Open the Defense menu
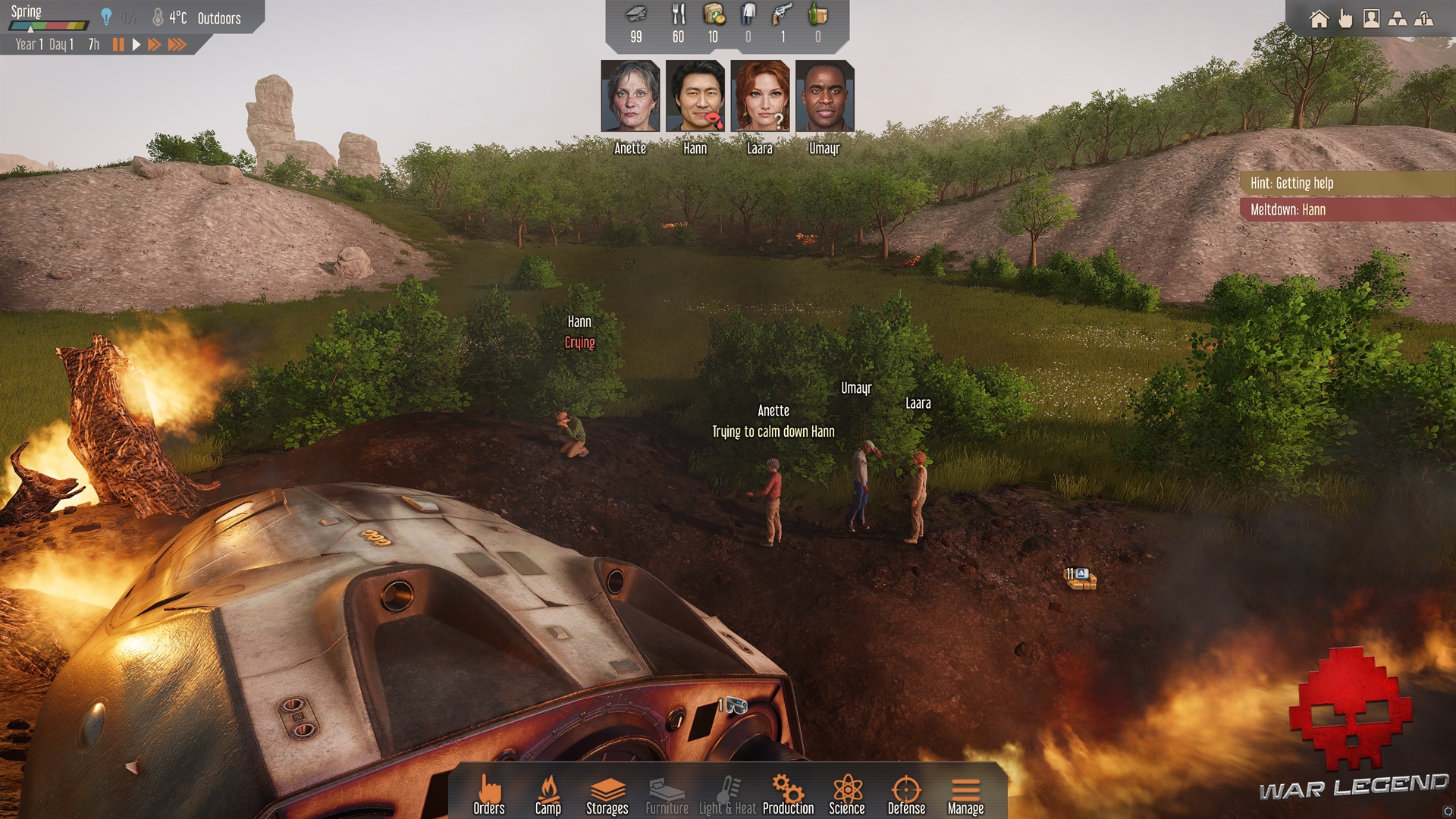Image resolution: width=1456 pixels, height=819 pixels. [x=906, y=795]
